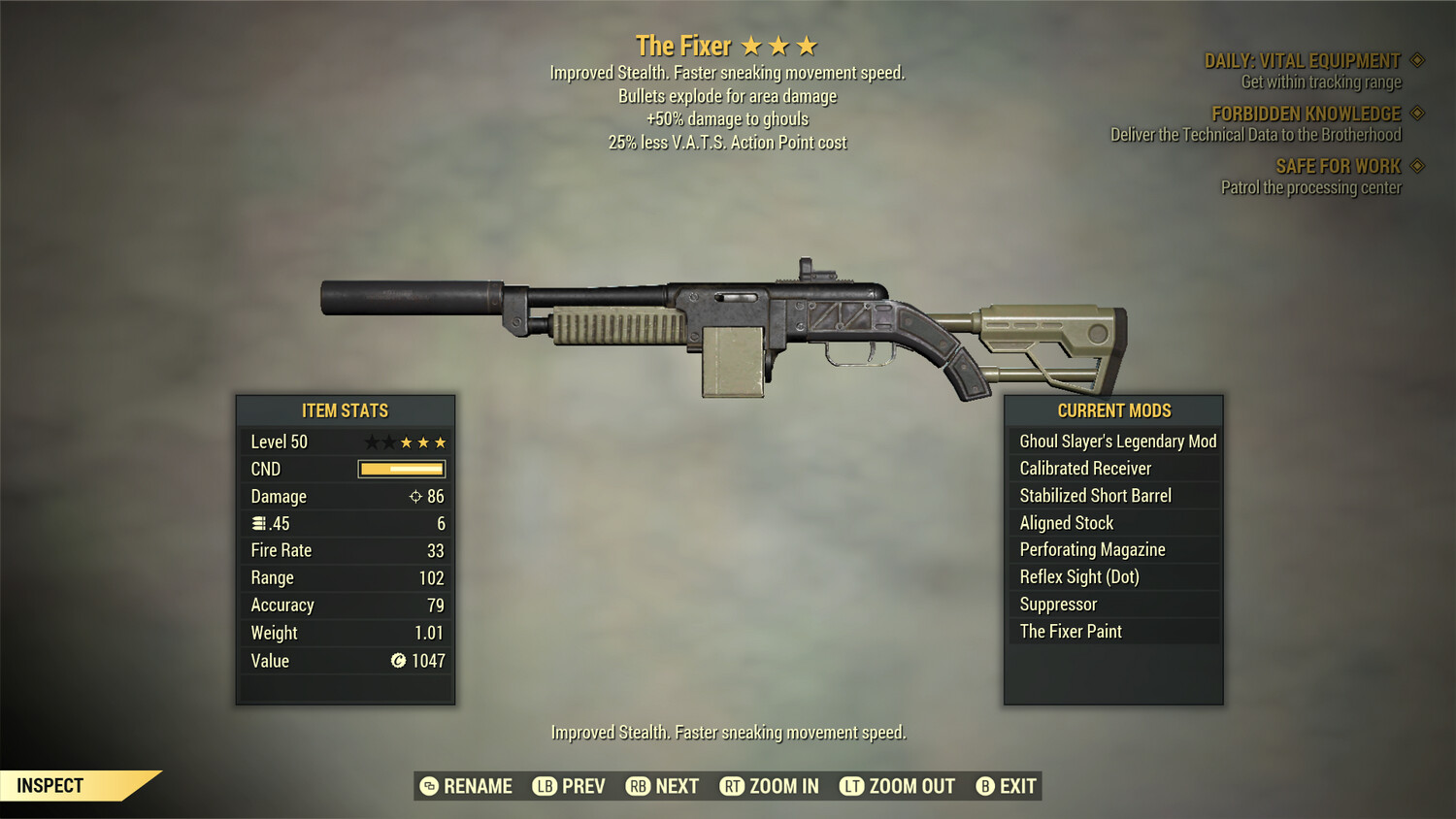This screenshot has width=1456, height=819.
Task: Click the ammo icon beside the .45 row
Action: (256, 523)
